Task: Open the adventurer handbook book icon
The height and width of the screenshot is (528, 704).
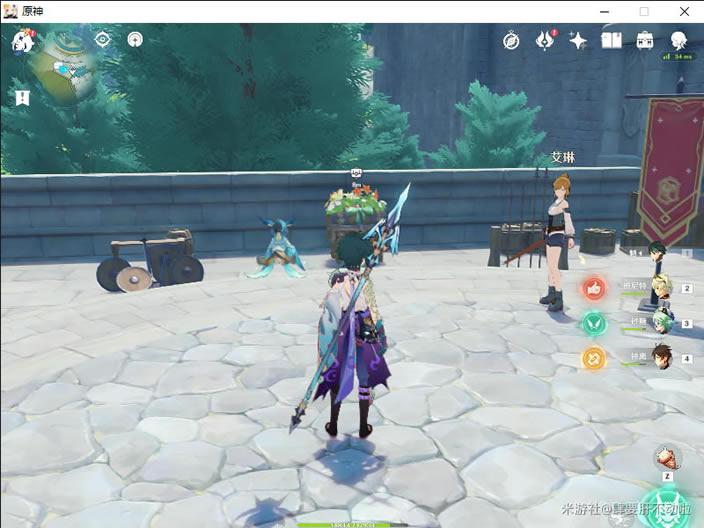Action: coord(612,40)
